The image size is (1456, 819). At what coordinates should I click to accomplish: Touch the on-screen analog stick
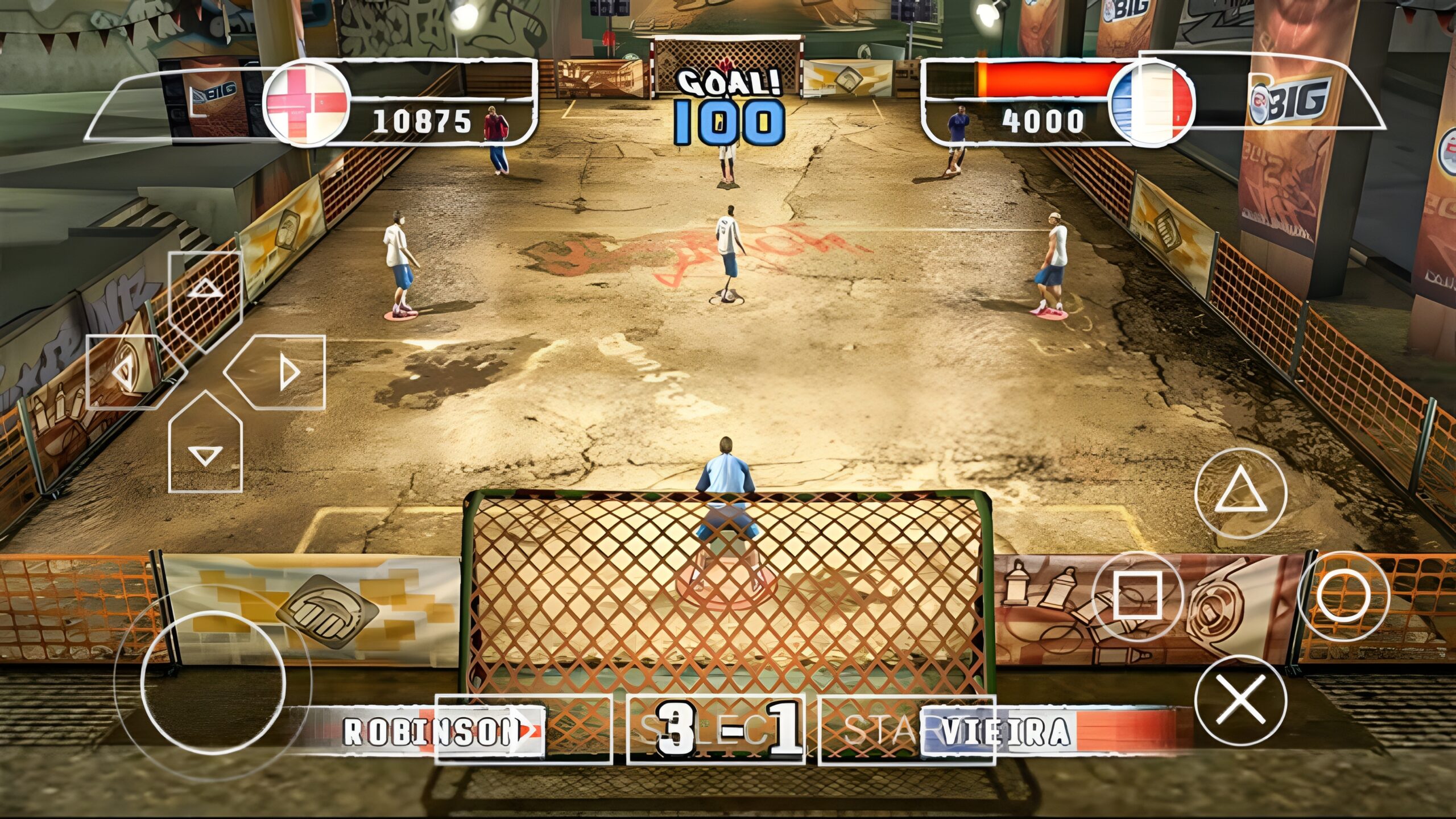[x=213, y=682]
